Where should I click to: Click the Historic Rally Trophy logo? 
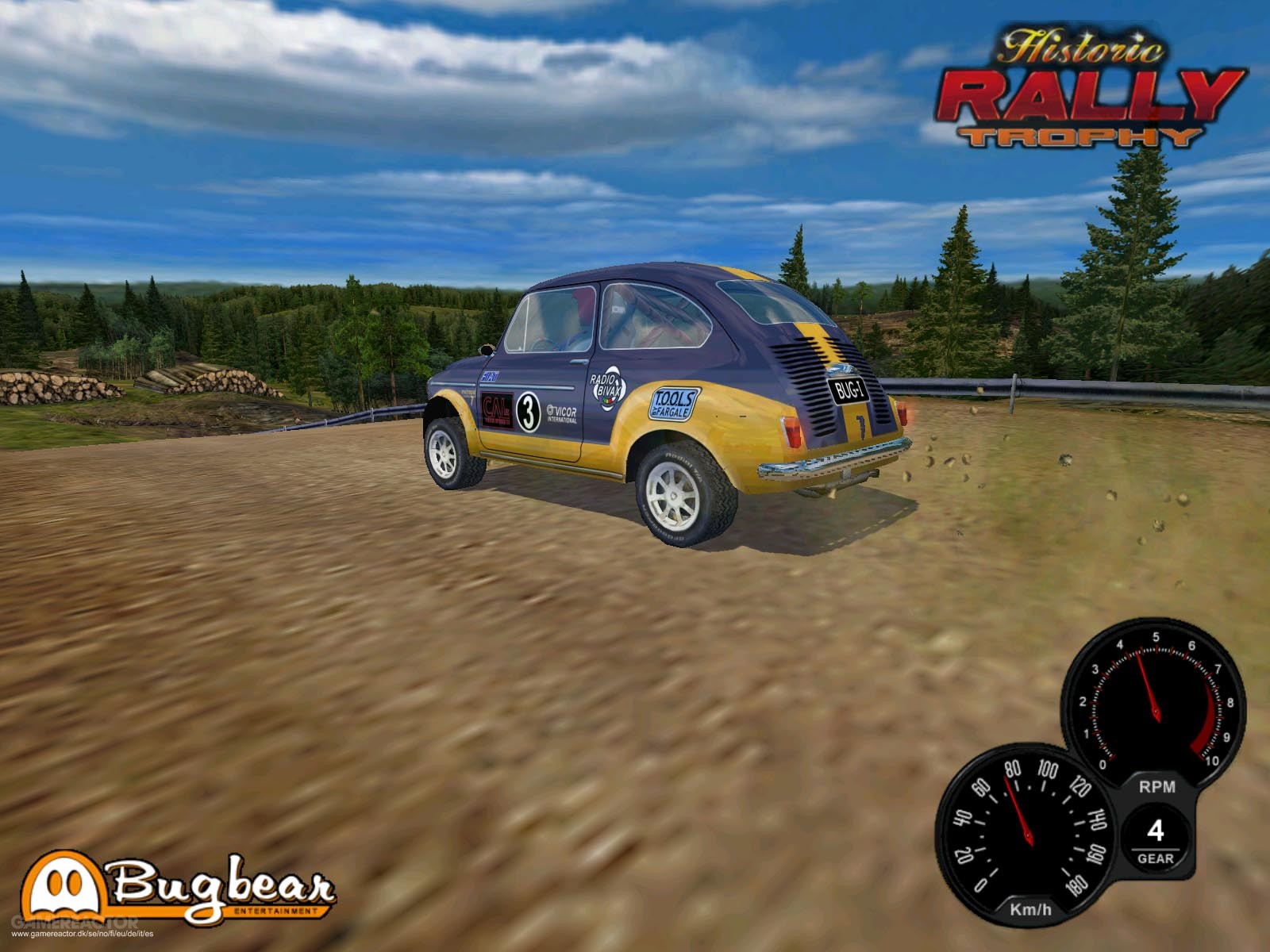(x=1087, y=87)
